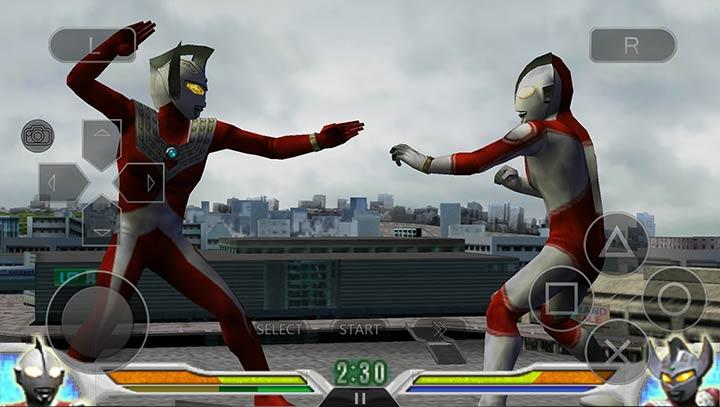
Task: Tap the circle action button
Action: (x=673, y=297)
